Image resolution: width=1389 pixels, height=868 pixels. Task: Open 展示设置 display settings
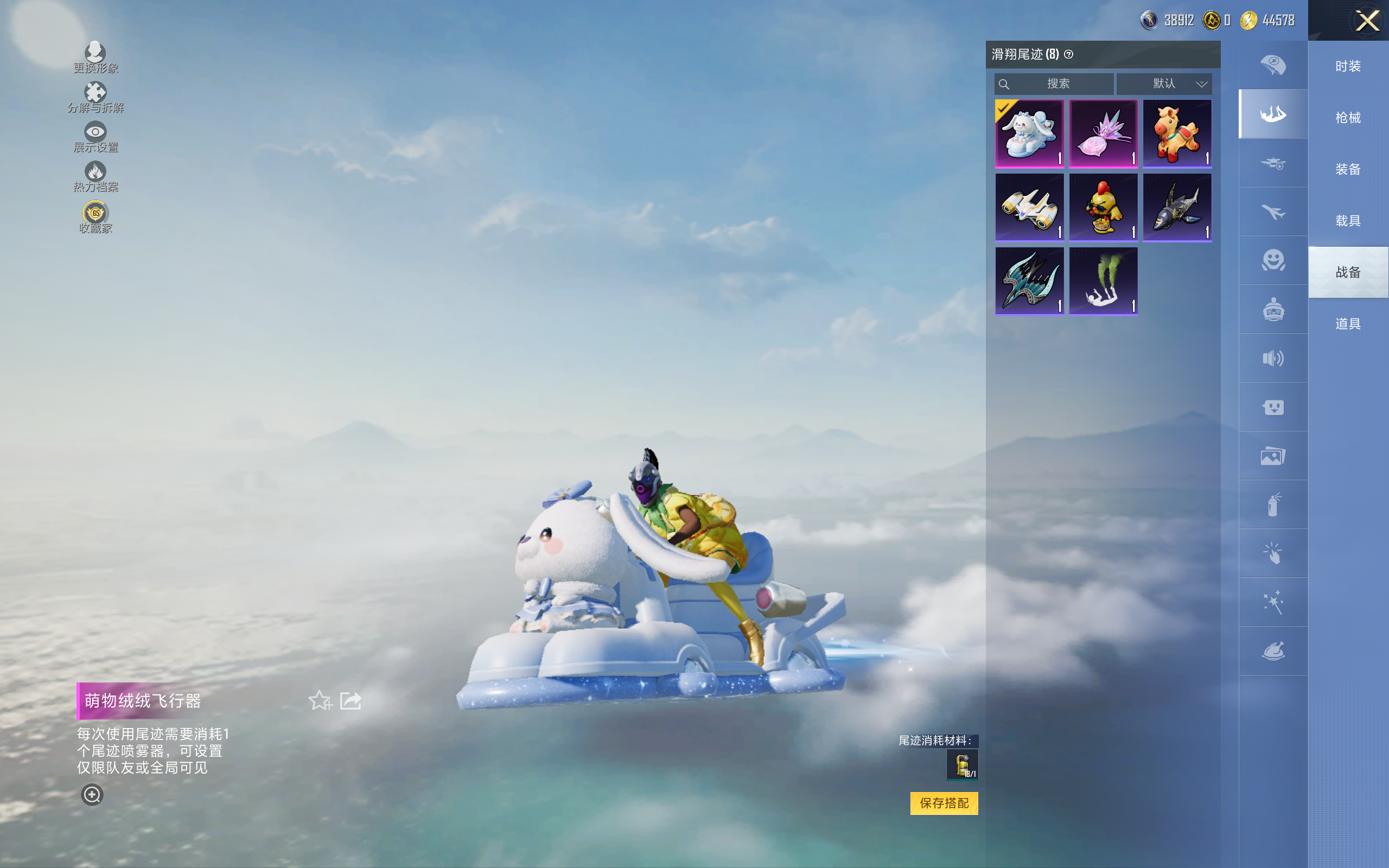(x=95, y=137)
